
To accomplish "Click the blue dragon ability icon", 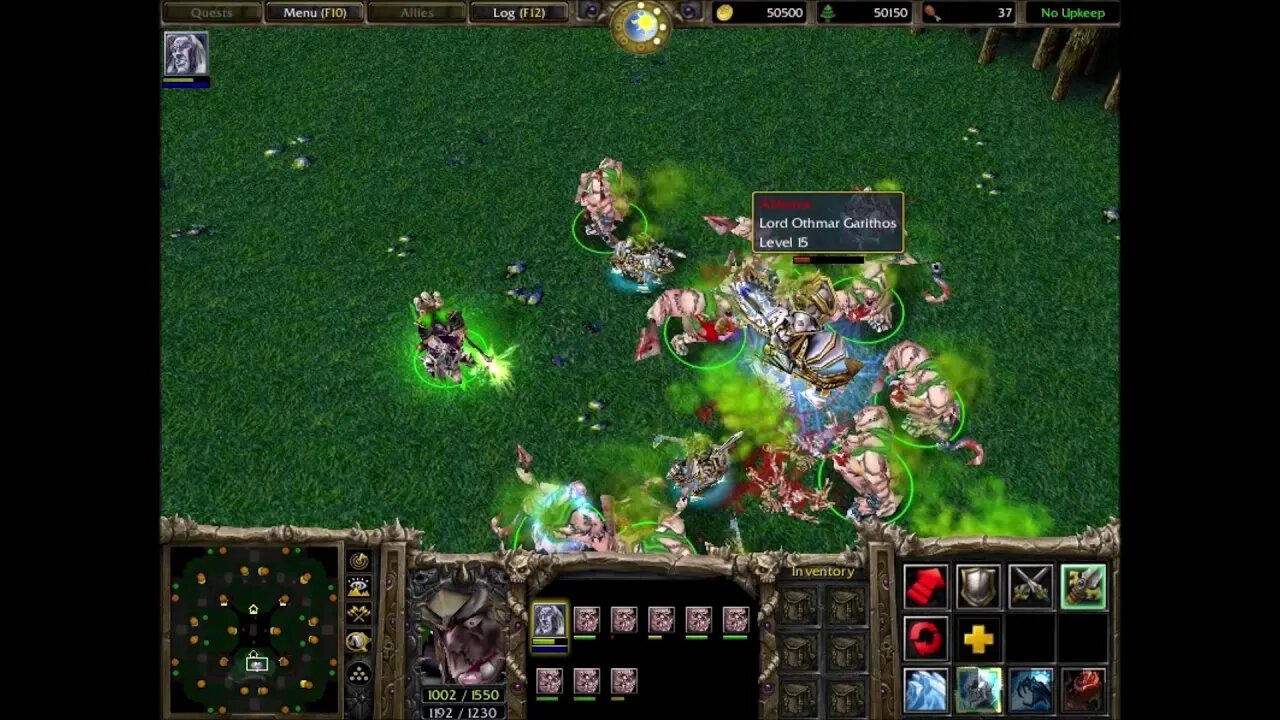I will point(1031,689).
